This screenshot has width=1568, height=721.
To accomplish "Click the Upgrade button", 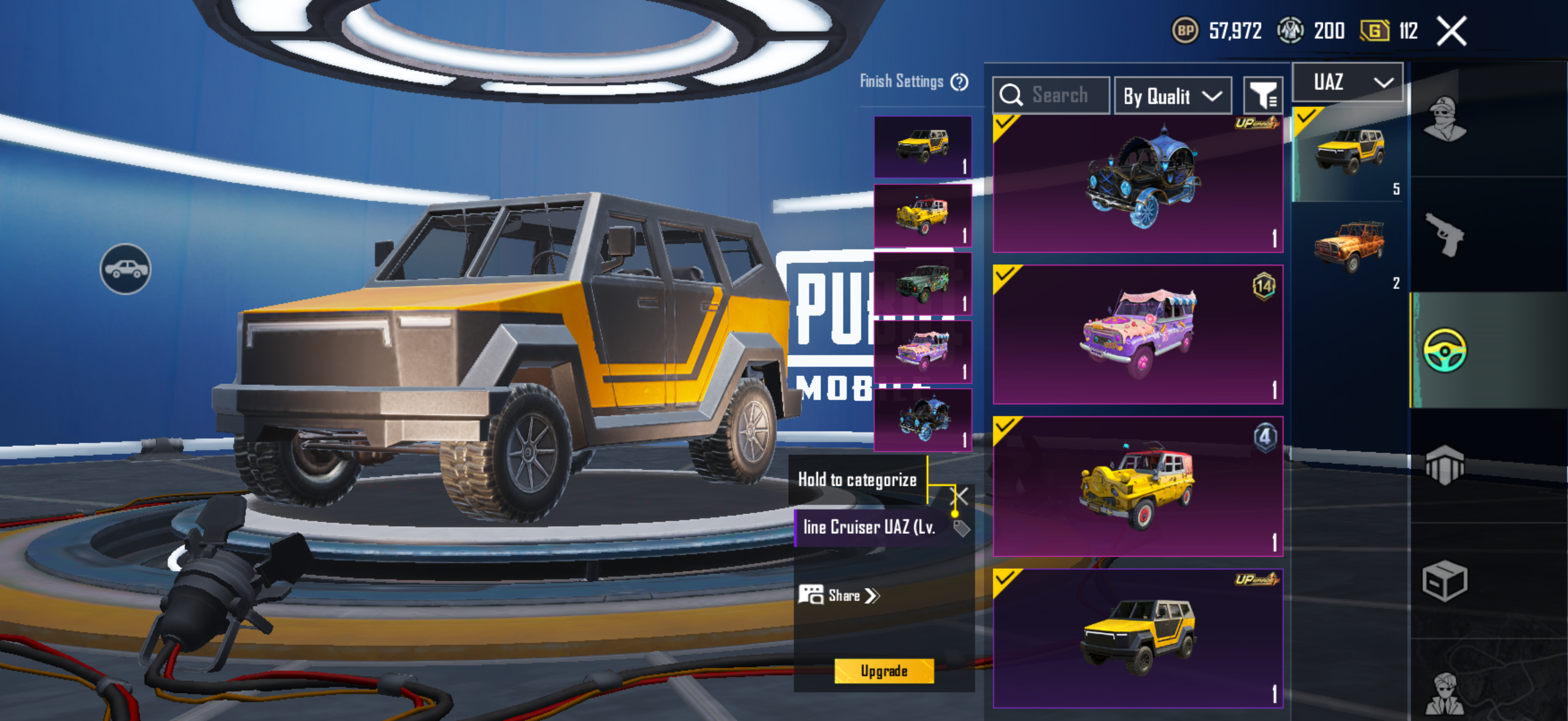I will (883, 671).
